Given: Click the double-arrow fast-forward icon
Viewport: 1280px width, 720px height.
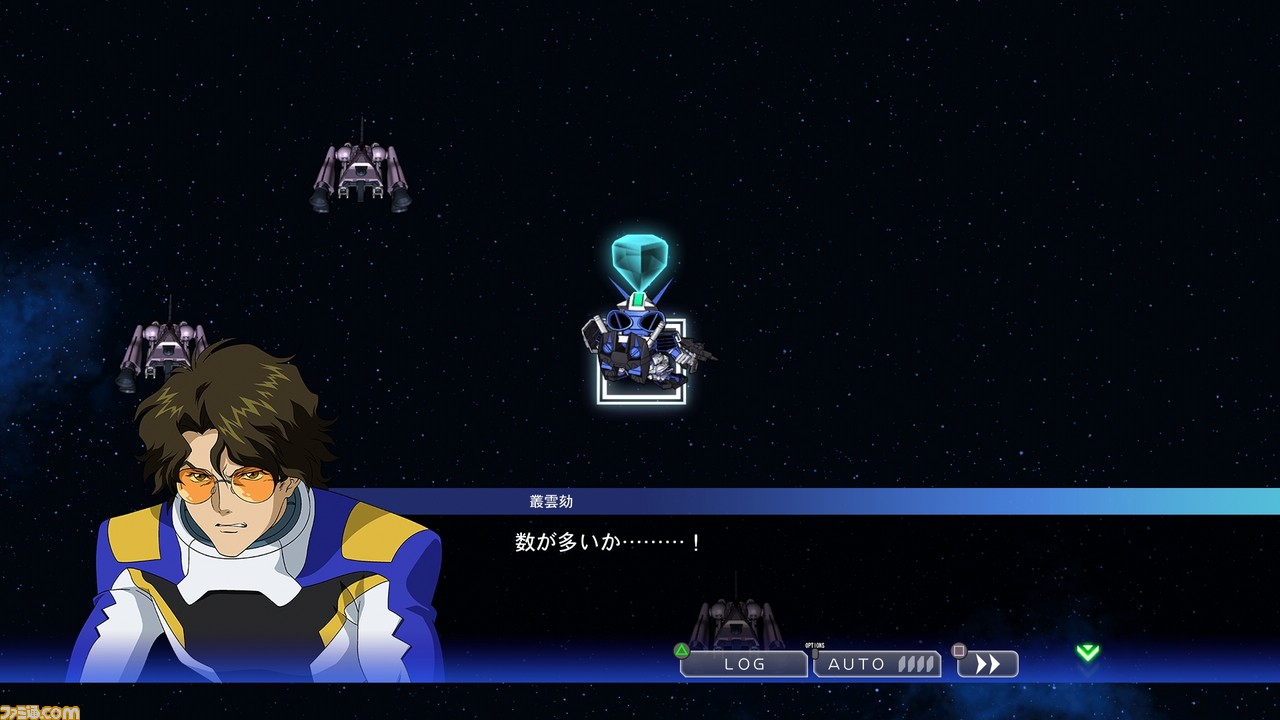Looking at the screenshot, I should pyautogui.click(x=988, y=663).
